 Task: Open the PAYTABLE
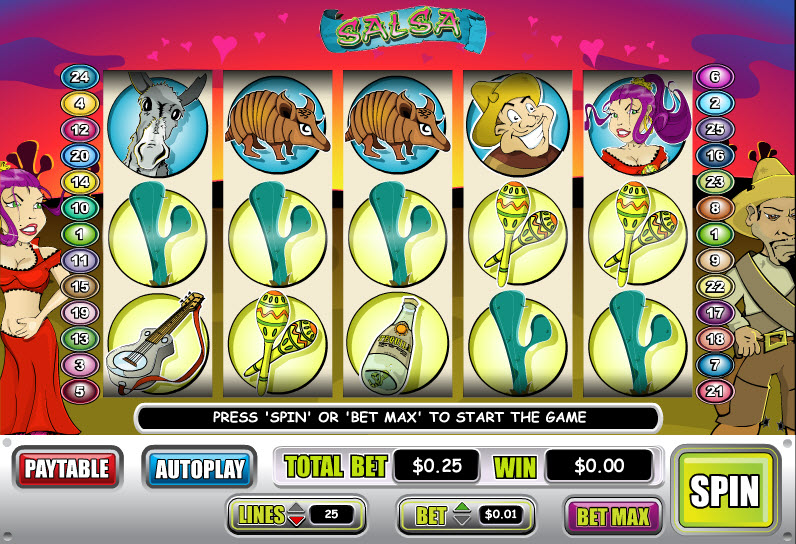click(x=67, y=467)
